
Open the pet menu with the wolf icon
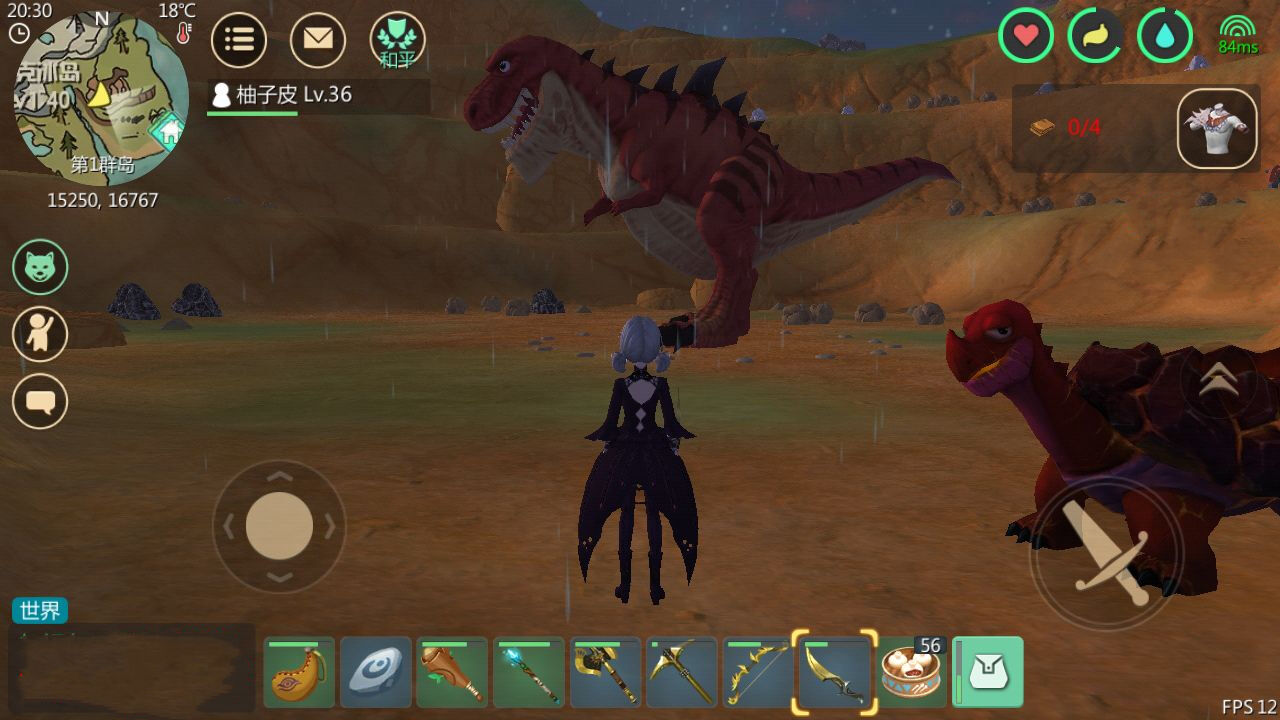tap(40, 266)
